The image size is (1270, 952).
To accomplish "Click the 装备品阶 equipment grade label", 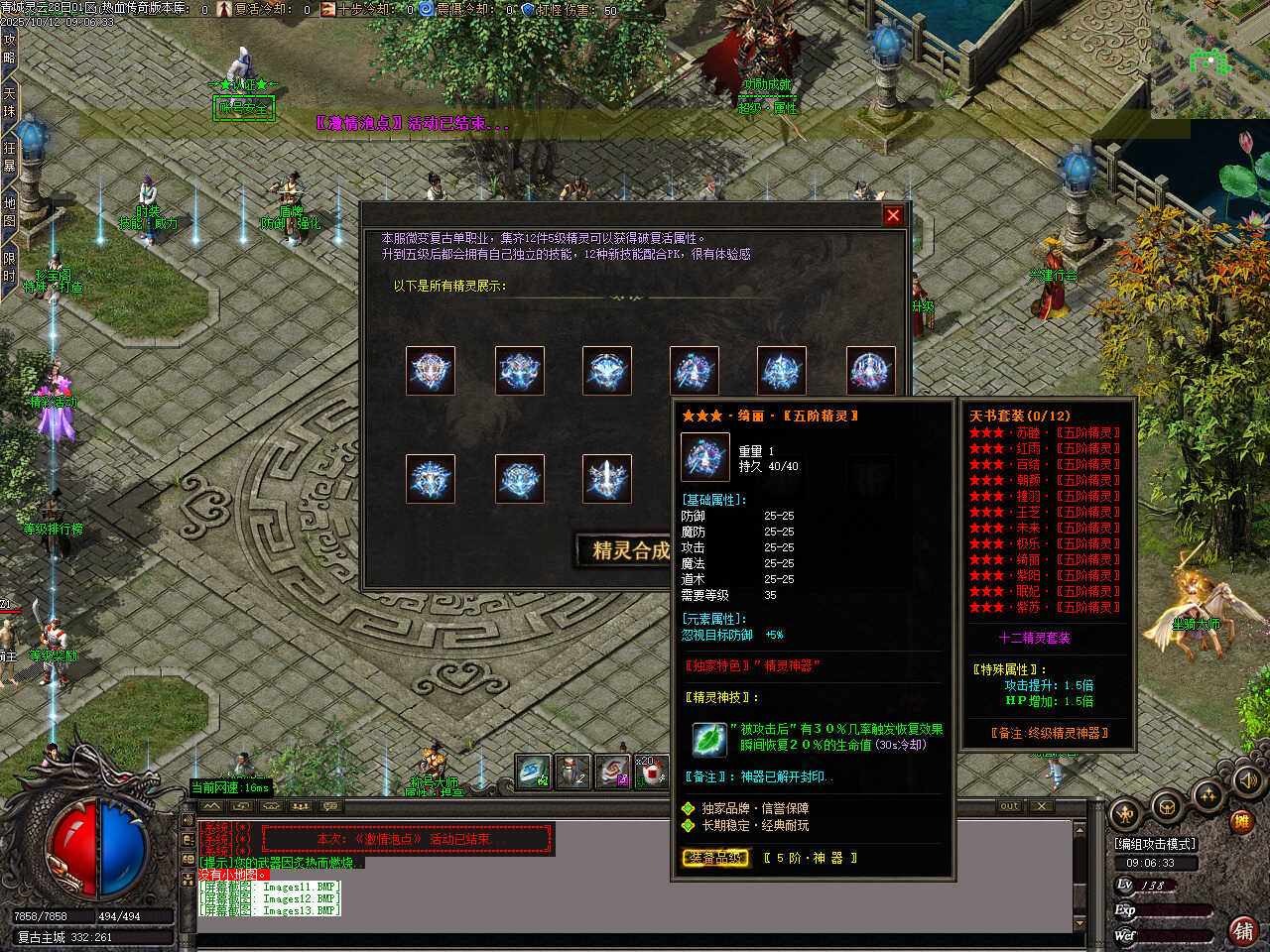I will click(714, 858).
